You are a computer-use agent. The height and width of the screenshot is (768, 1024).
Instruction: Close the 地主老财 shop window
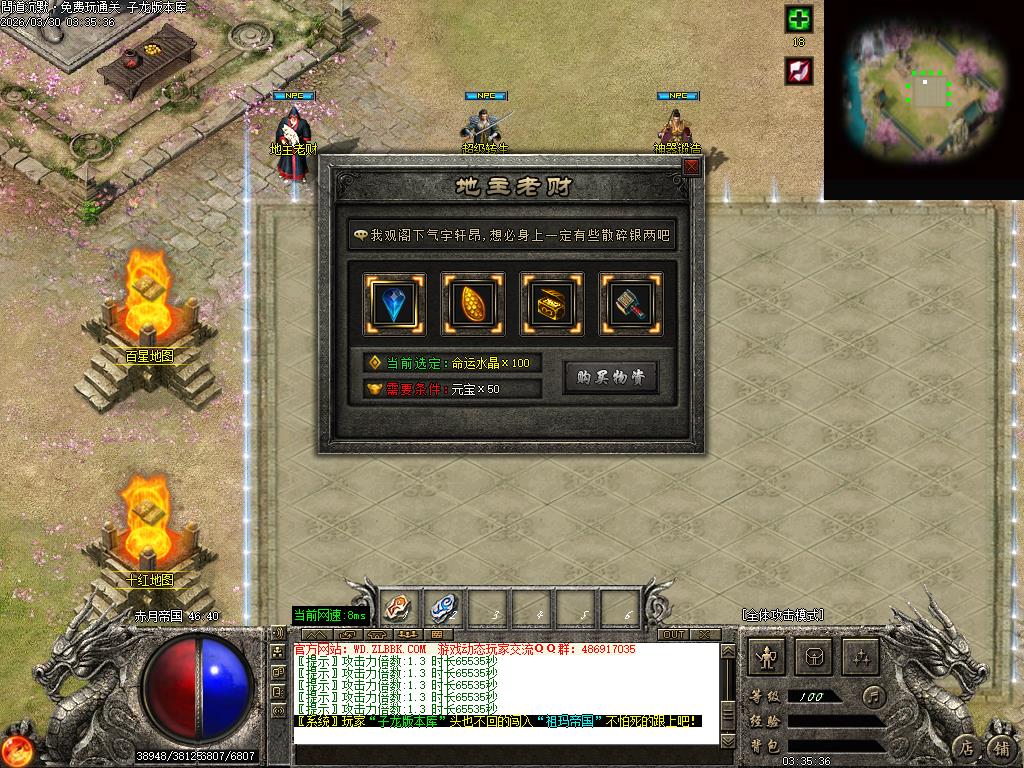point(691,167)
